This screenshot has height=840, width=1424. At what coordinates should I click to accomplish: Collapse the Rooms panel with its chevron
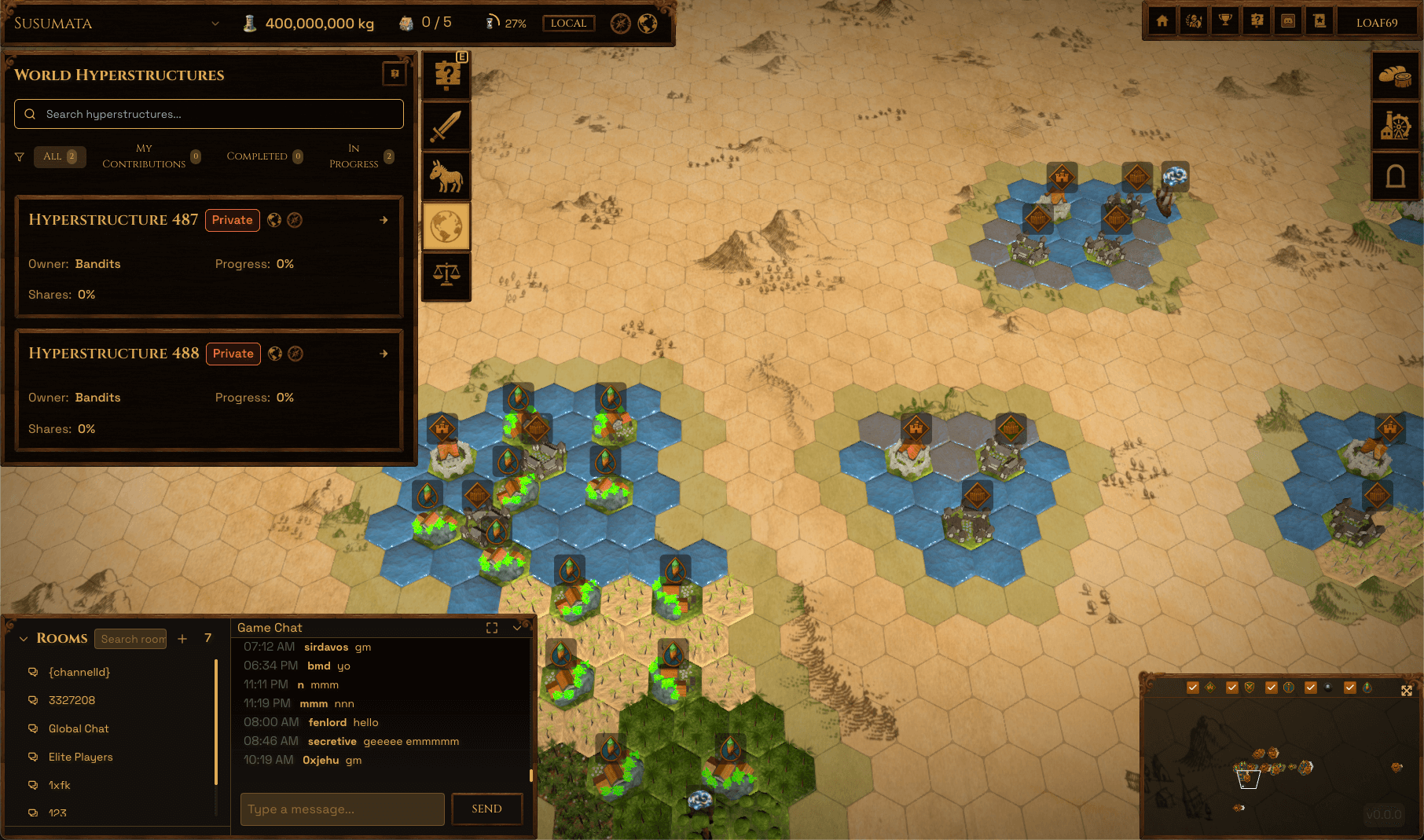coord(23,638)
